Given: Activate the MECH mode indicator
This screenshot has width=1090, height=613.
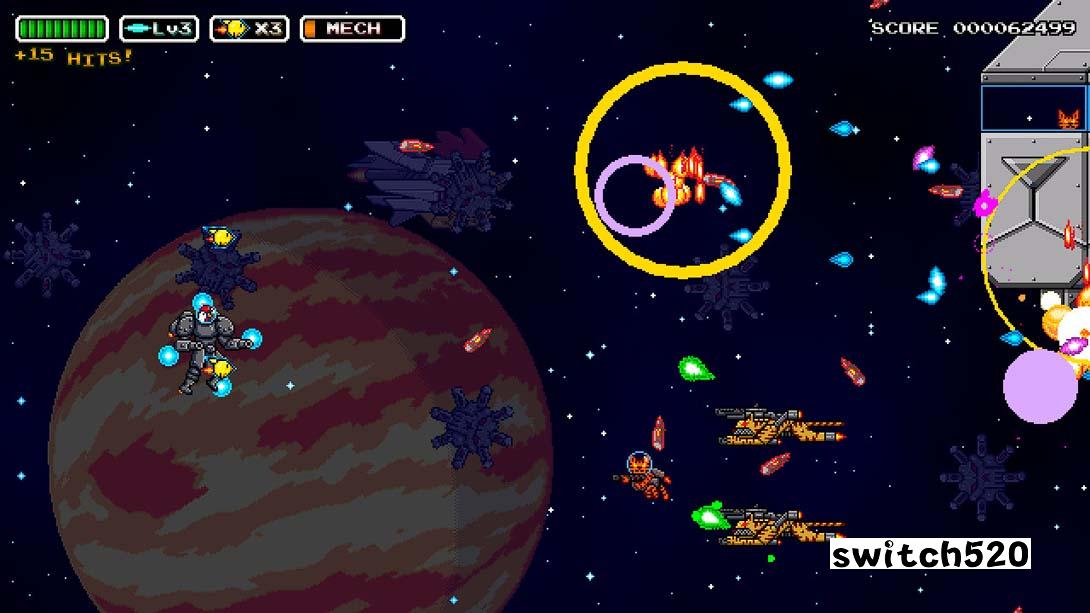Looking at the screenshot, I should [x=352, y=29].
